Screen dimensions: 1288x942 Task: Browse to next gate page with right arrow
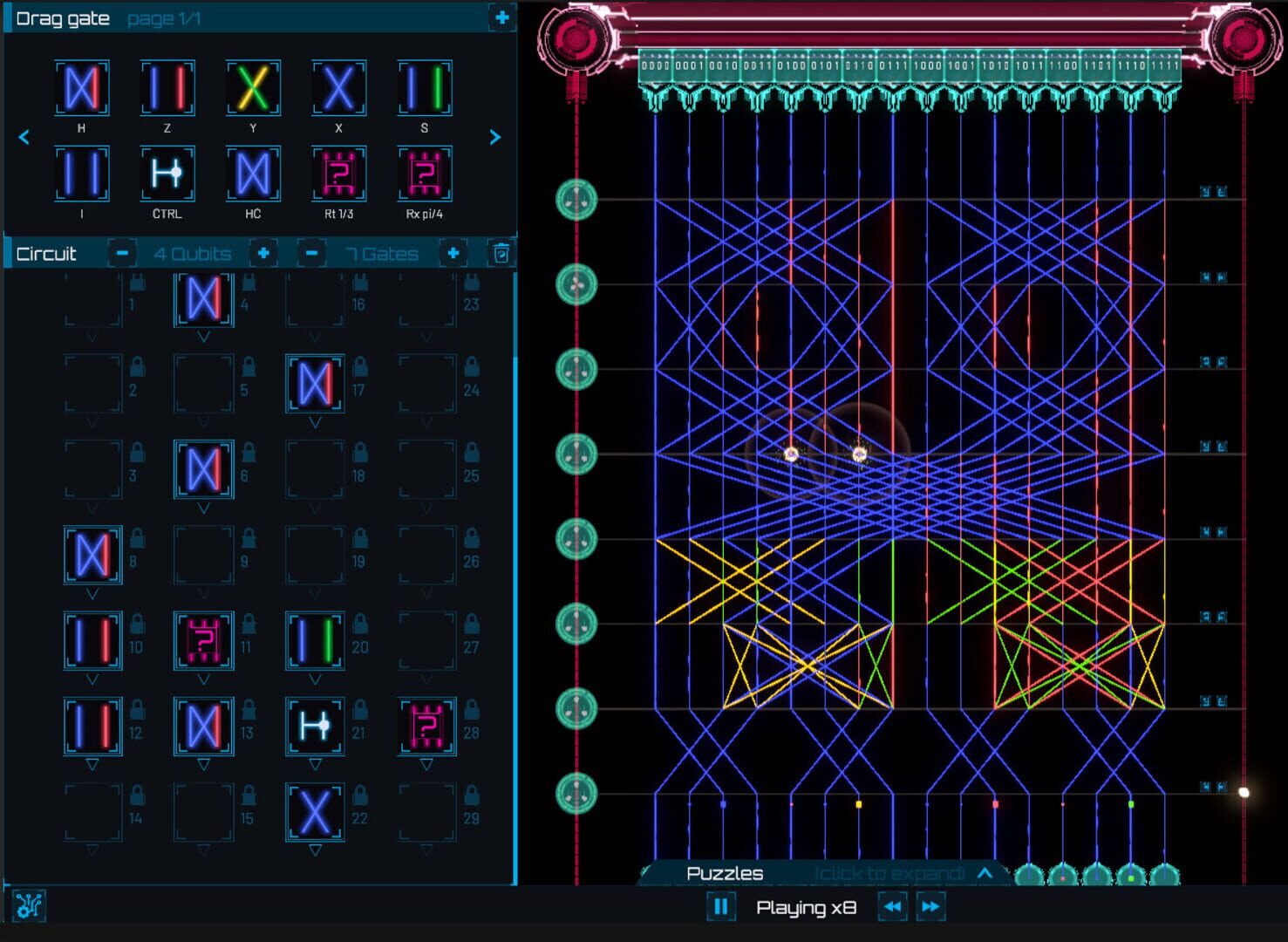pyautogui.click(x=494, y=137)
